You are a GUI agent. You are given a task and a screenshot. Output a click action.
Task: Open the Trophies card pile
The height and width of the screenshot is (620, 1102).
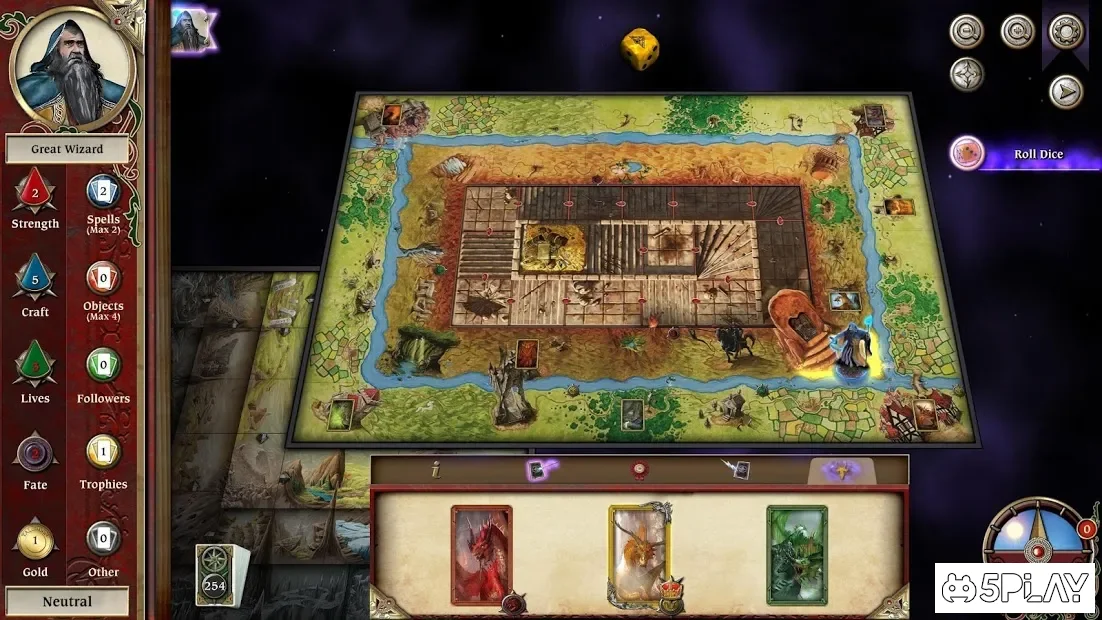103,452
